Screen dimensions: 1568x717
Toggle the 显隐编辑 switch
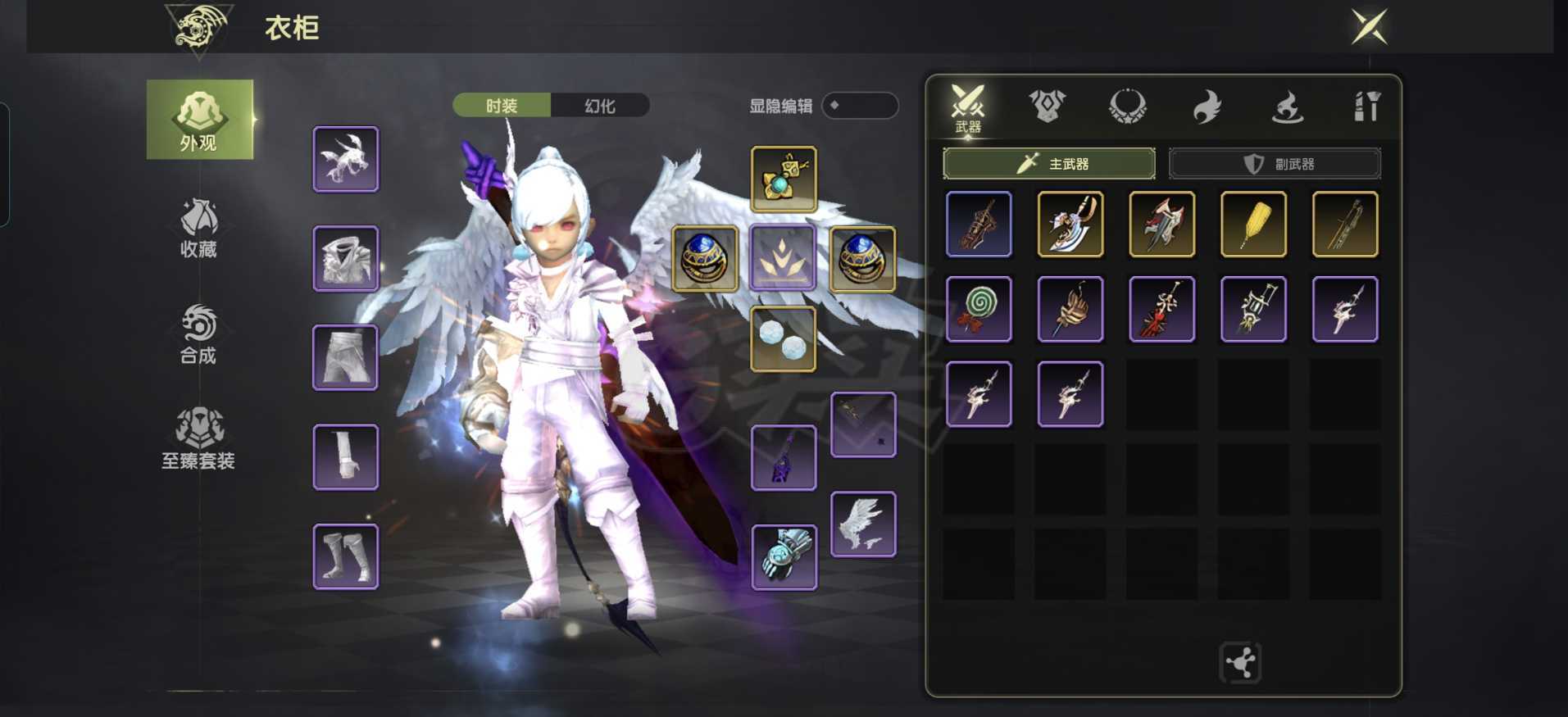(860, 106)
